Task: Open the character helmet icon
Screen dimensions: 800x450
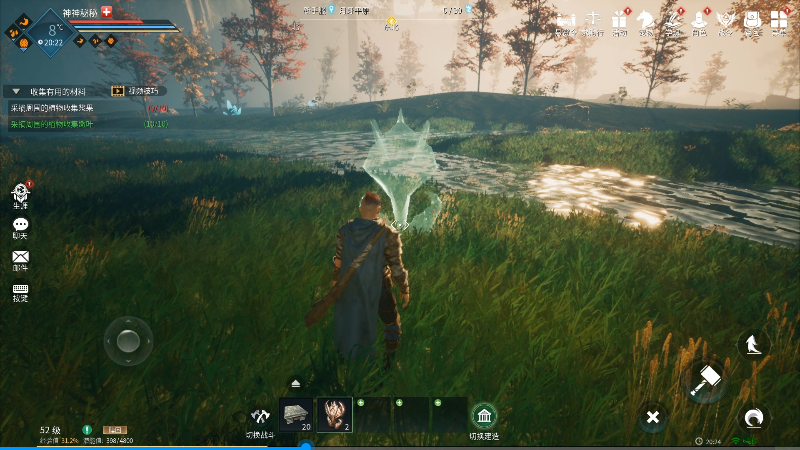Action: 699,19
